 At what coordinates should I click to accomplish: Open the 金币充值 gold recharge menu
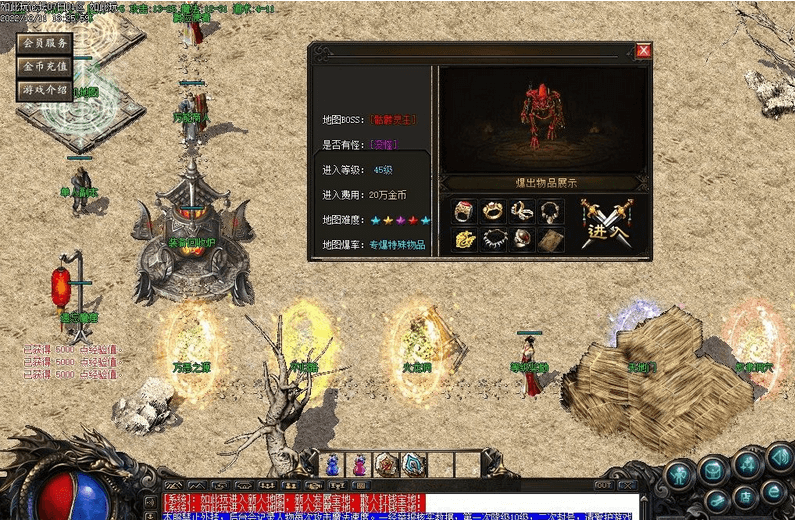[45, 66]
